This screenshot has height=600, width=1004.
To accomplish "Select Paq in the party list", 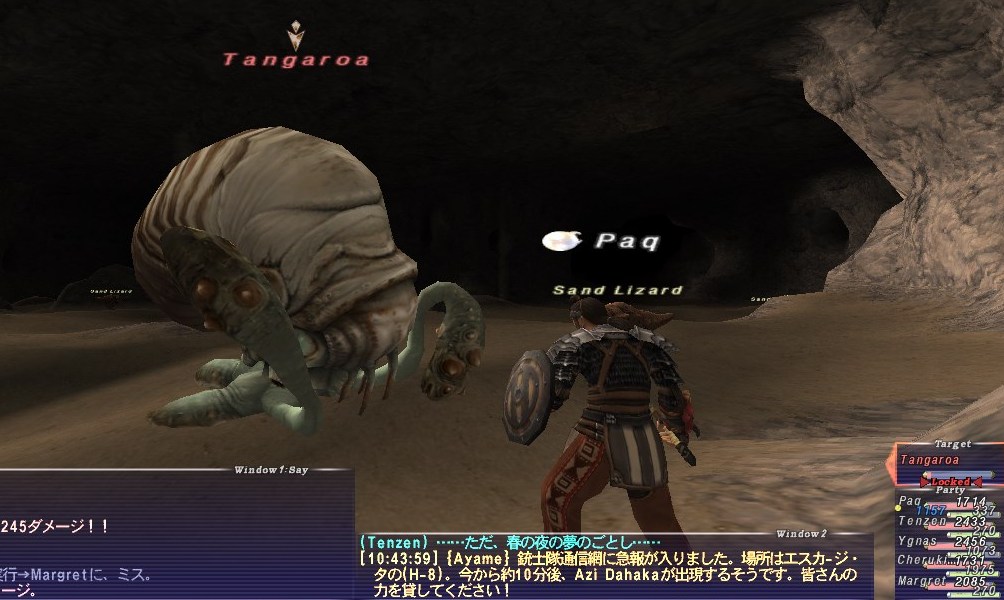I will coord(910,501).
